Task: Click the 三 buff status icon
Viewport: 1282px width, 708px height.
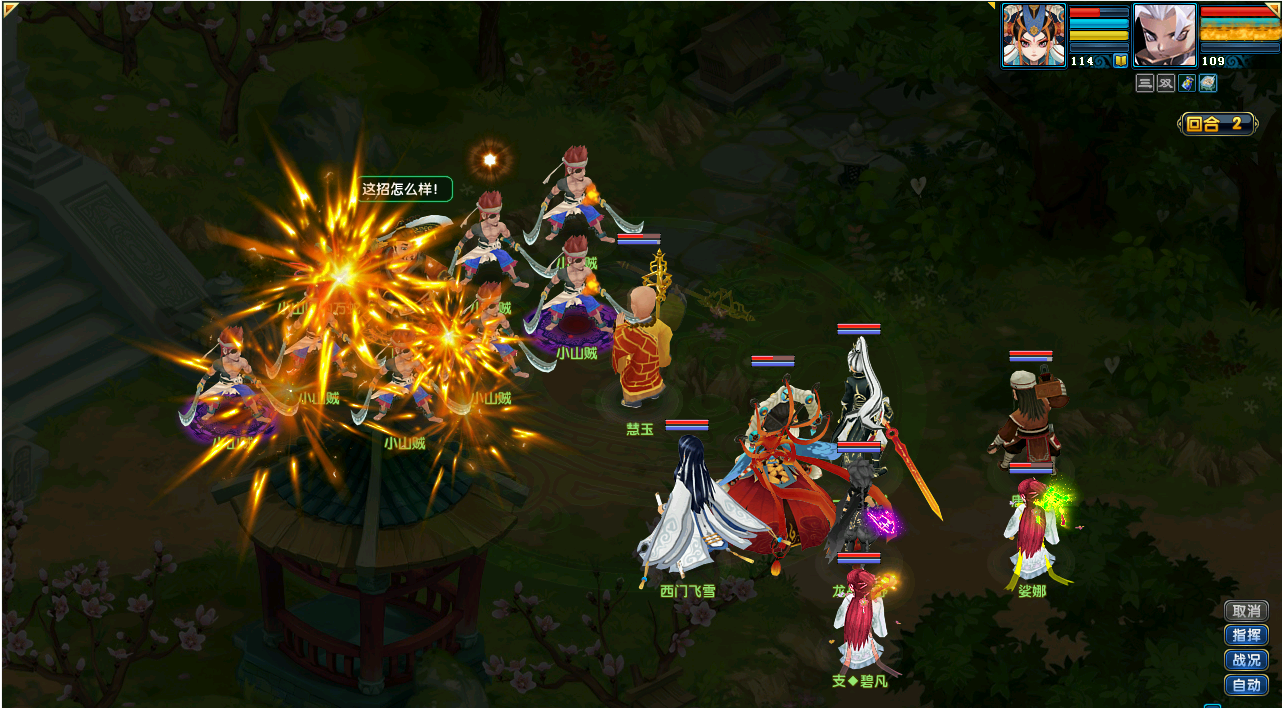Action: coord(1145,84)
